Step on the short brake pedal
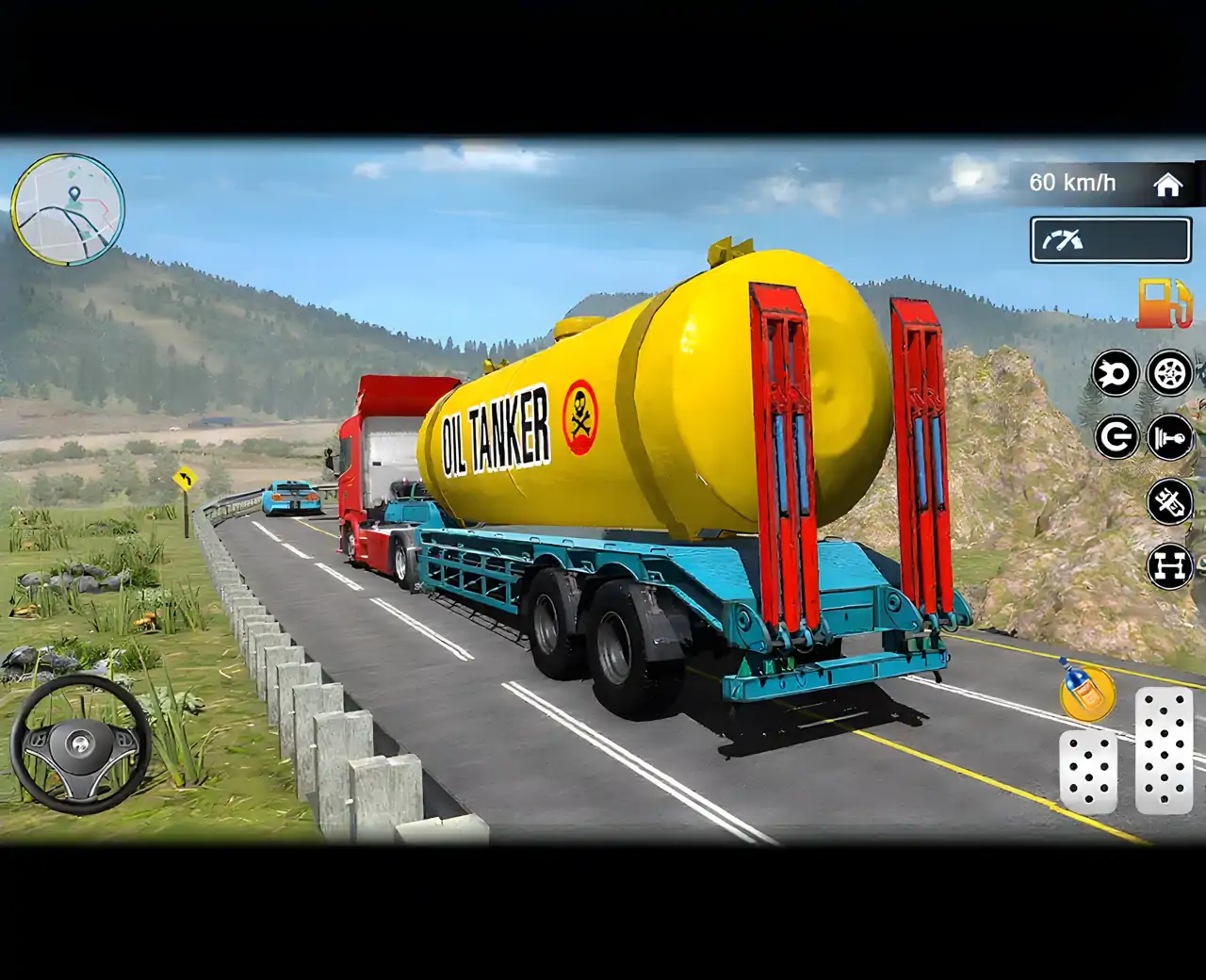This screenshot has width=1206, height=980. click(x=1088, y=771)
